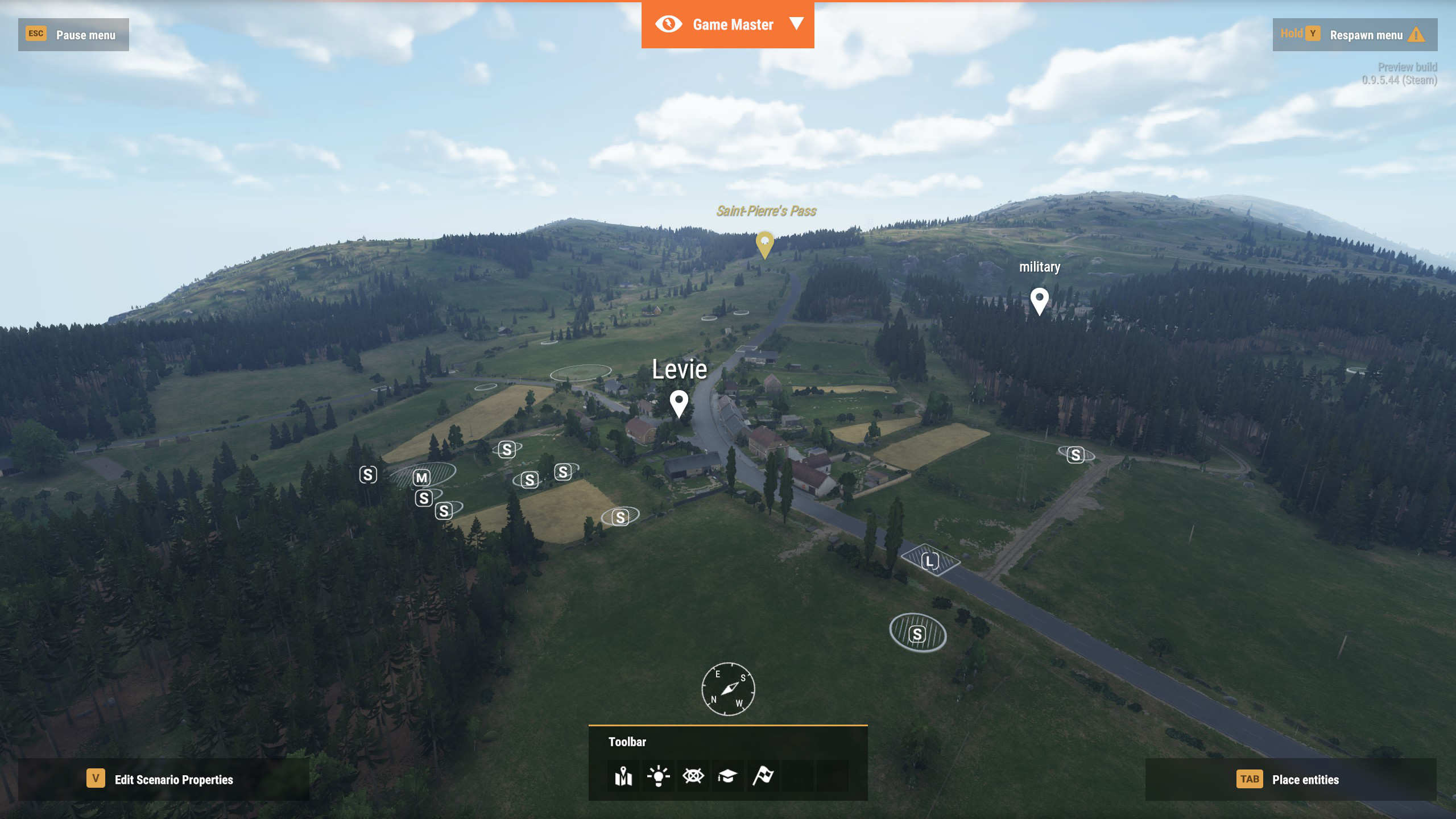1456x819 pixels.
Task: Open the Pause menu
Action: click(x=73, y=35)
